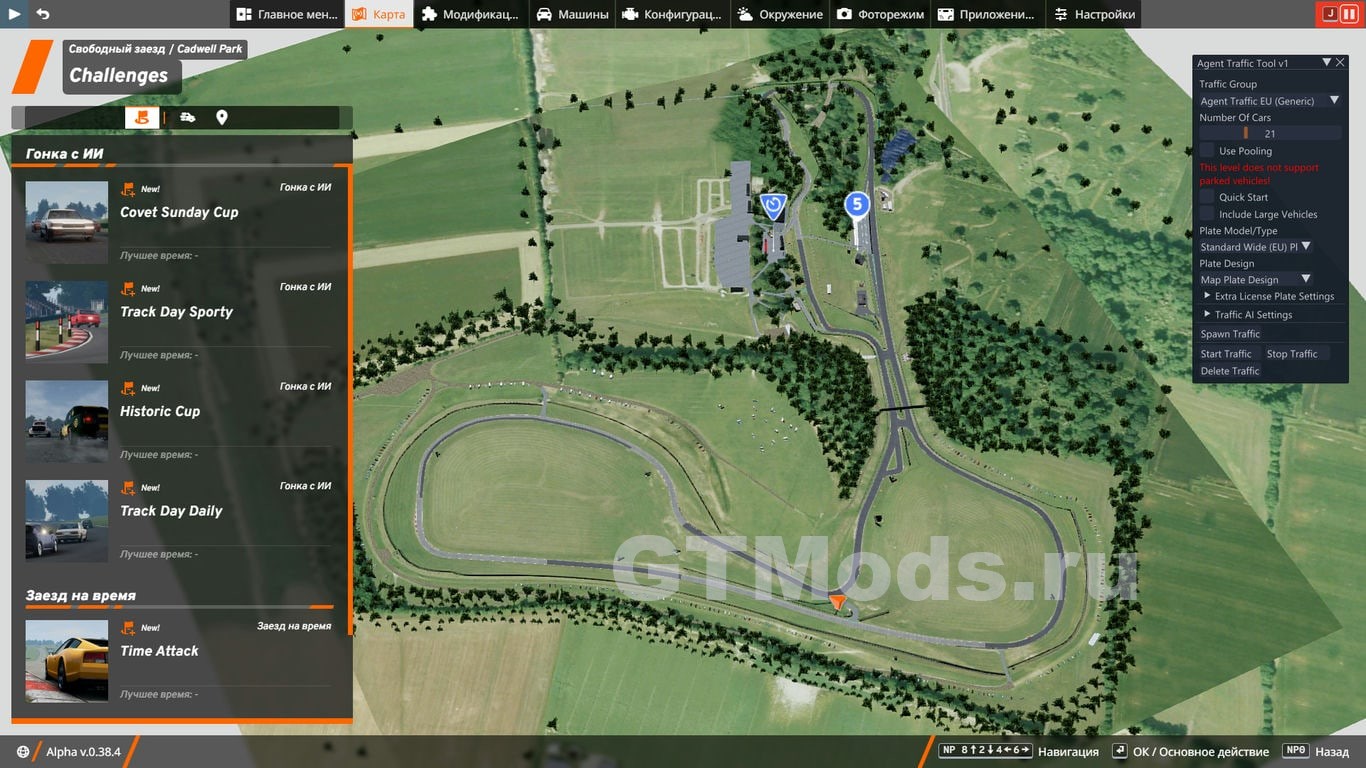Click Delete Traffic in the traffic tool
This screenshot has height=768, width=1366.
(1230, 371)
